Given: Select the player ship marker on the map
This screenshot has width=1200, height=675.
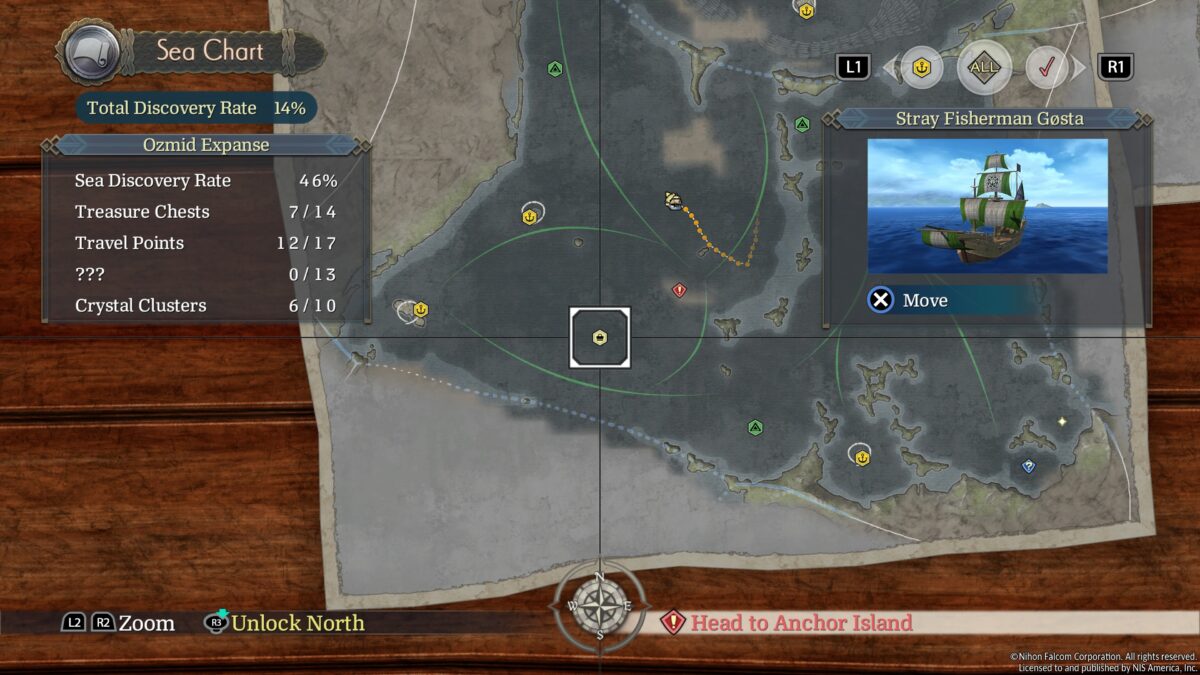Looking at the screenshot, I should click(x=674, y=201).
